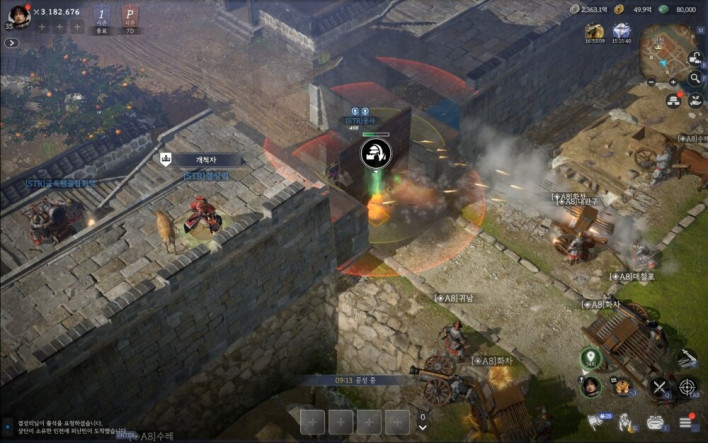The width and height of the screenshot is (708, 443).
Task: Activate the crossed swords attack button
Action: (x=660, y=386)
